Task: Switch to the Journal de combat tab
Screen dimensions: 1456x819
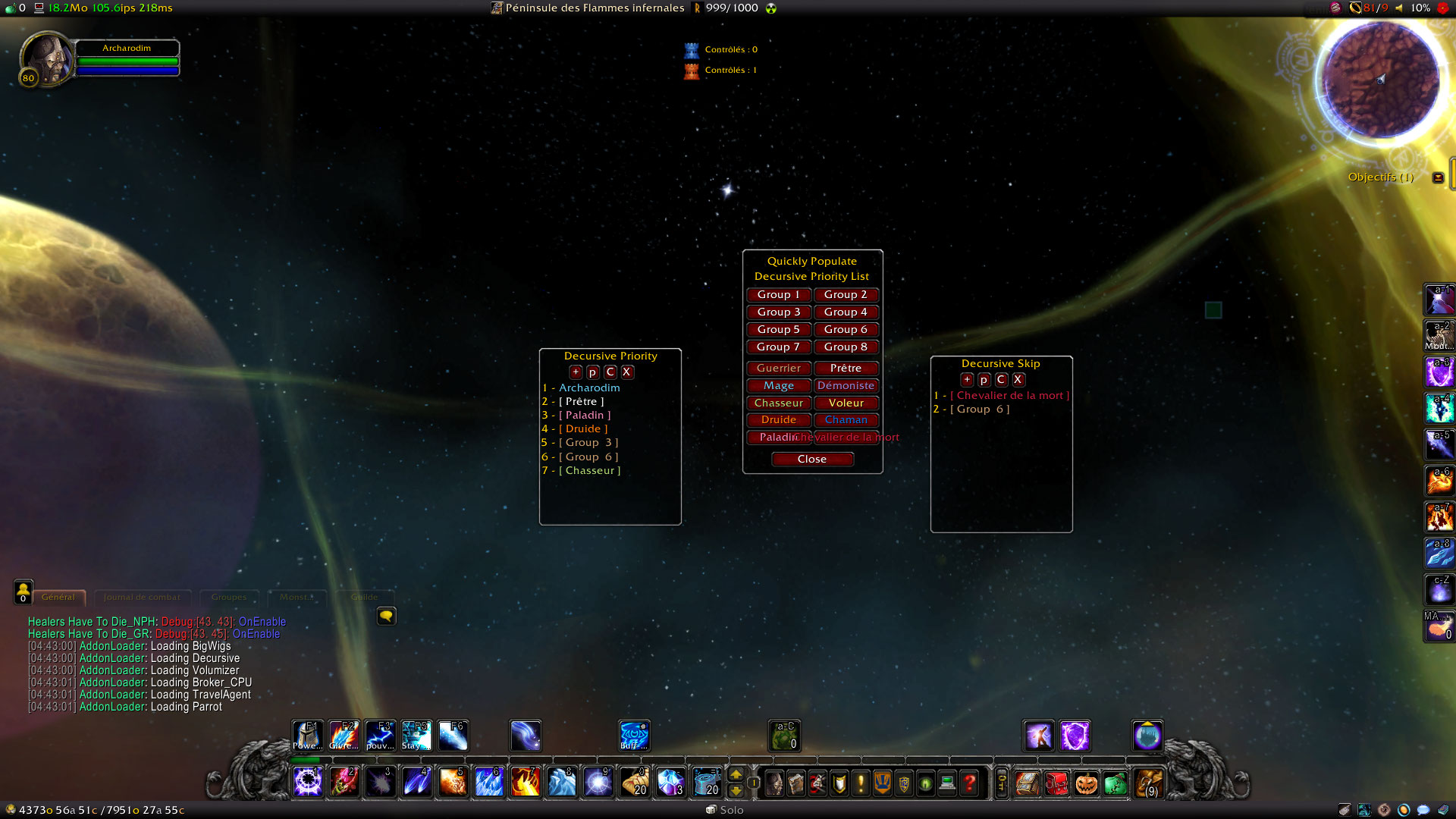Action: pos(142,598)
